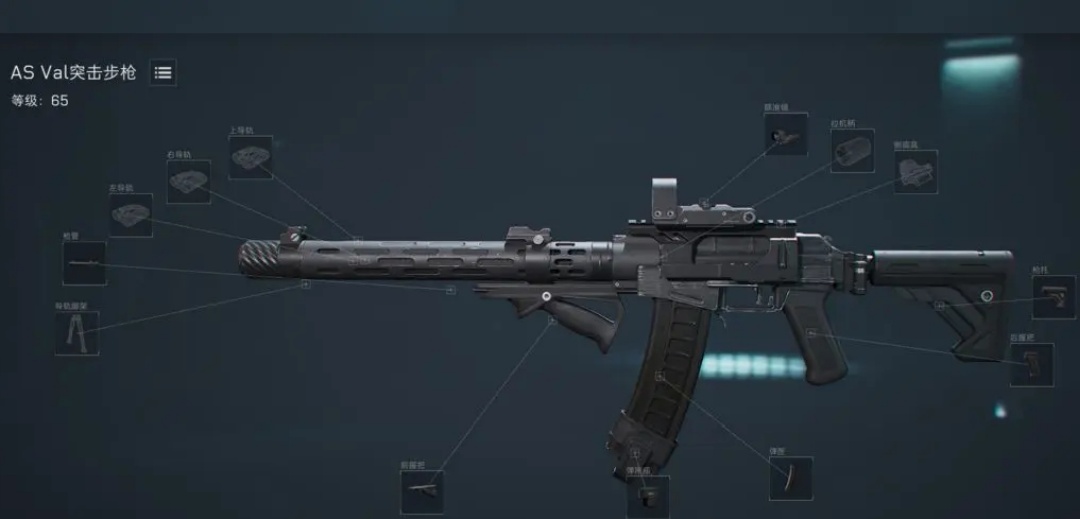The height and width of the screenshot is (519, 1080).
Task: Select the magazine (弹匣) attachment slot
Action: point(790,478)
